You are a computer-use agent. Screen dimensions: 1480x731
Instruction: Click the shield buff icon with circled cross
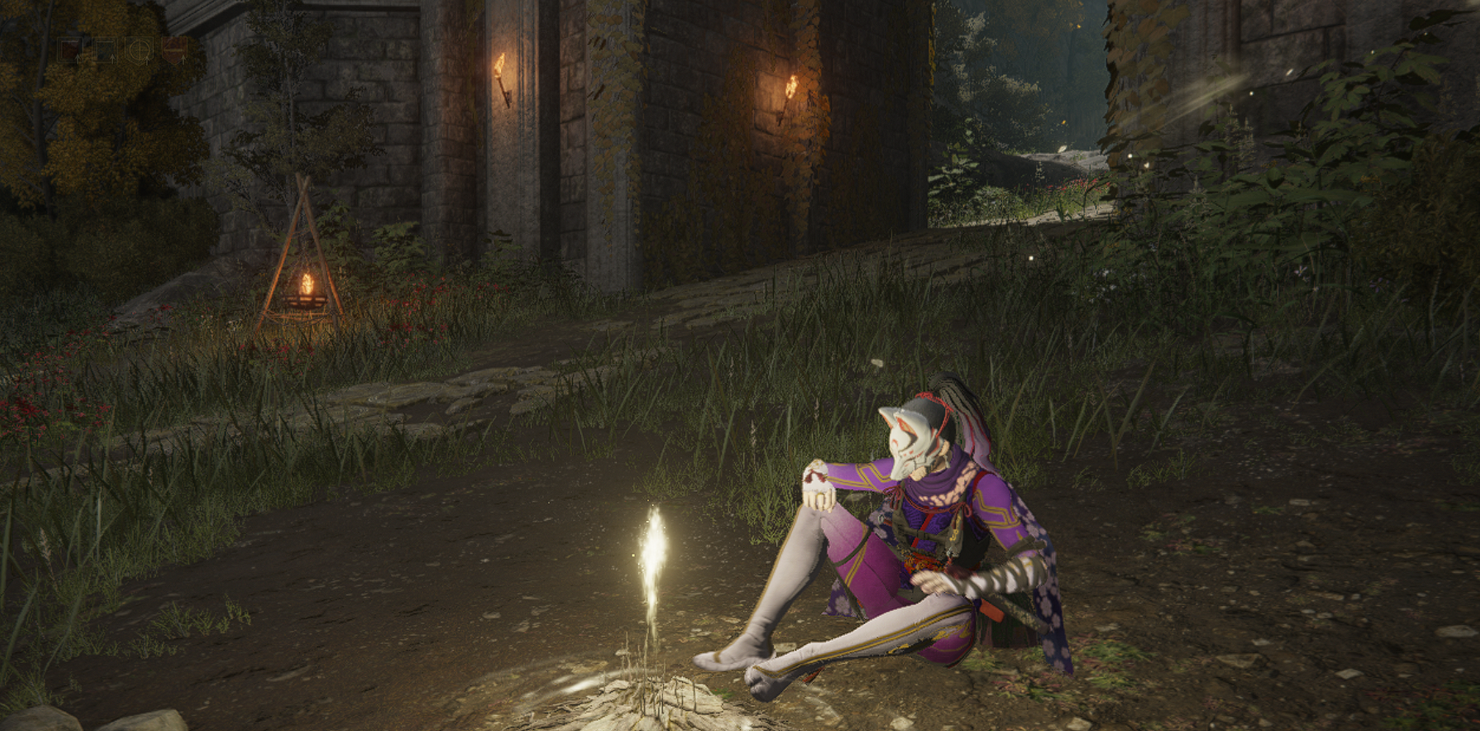point(139,51)
